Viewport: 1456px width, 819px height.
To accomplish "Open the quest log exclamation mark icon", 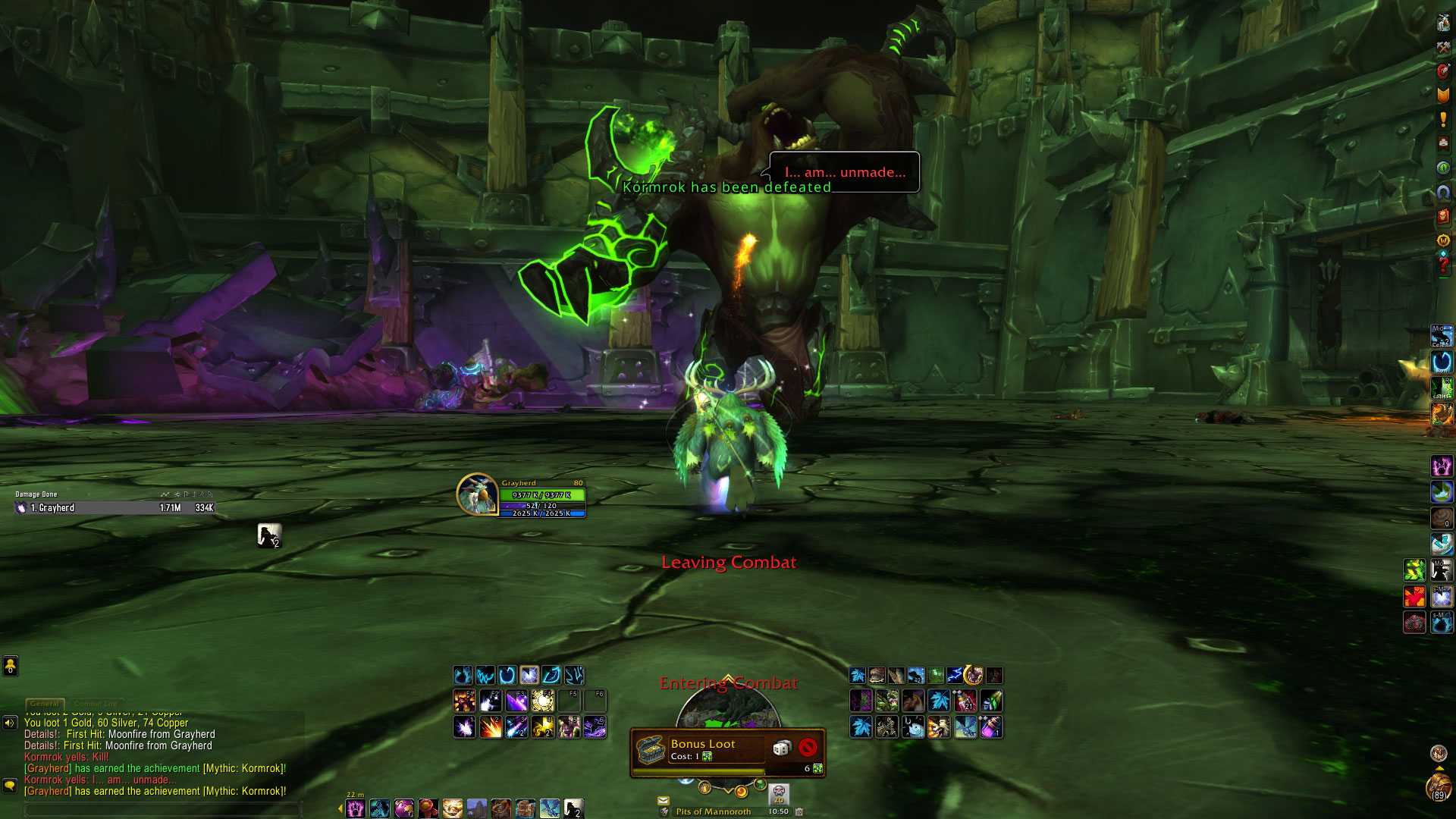I will [1443, 119].
